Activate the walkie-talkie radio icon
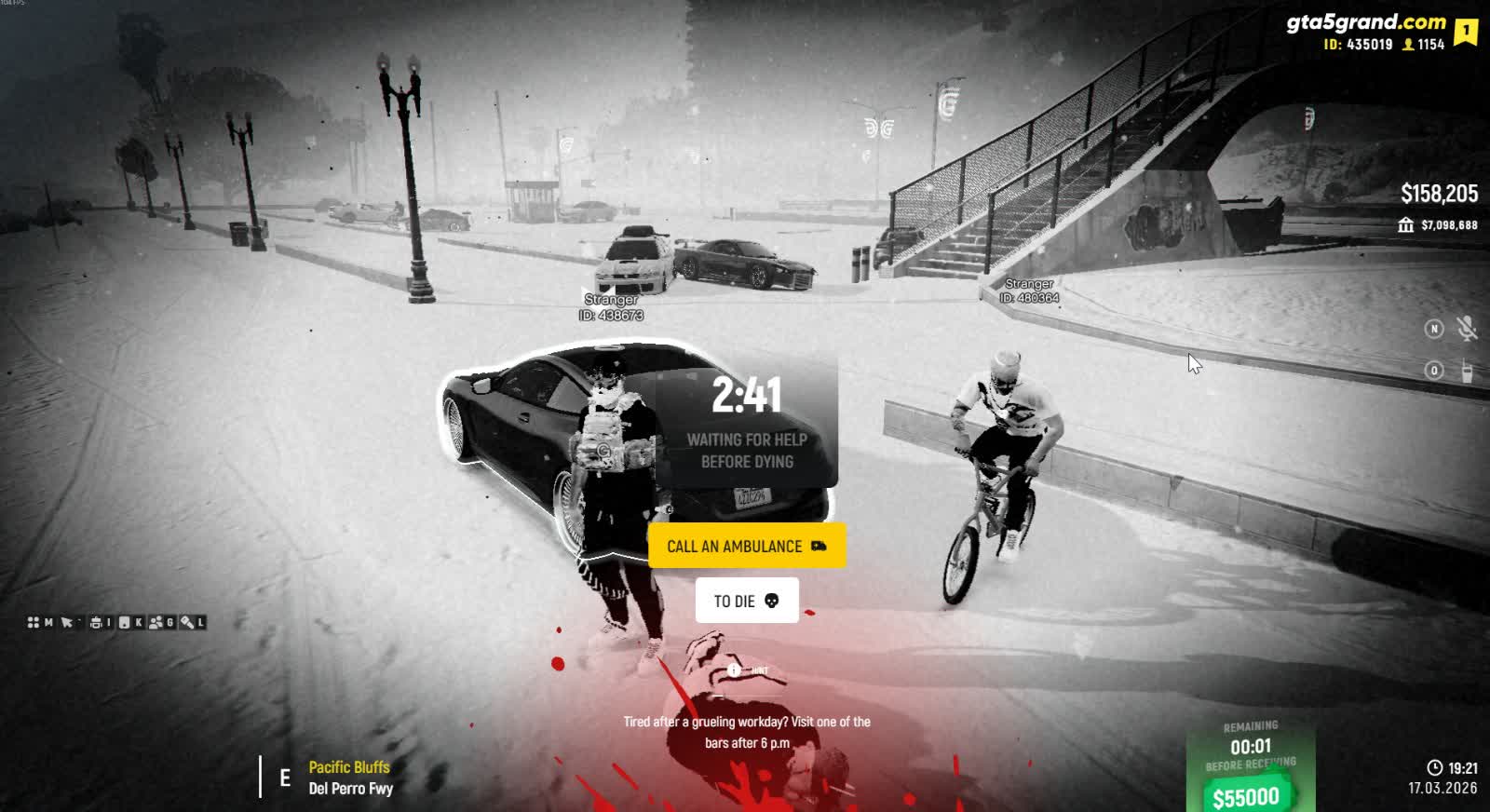1490x812 pixels. tap(1466, 371)
